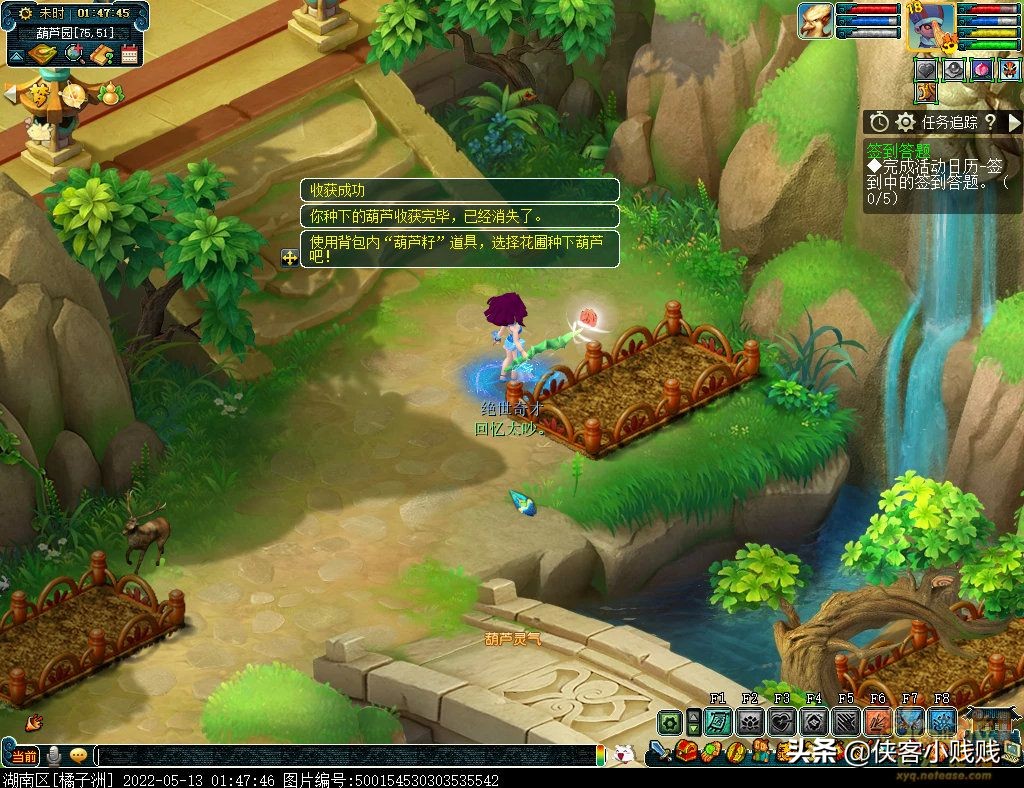The image size is (1024, 788).
Task: Click the pet portrait avatar
Action: click(x=815, y=21)
